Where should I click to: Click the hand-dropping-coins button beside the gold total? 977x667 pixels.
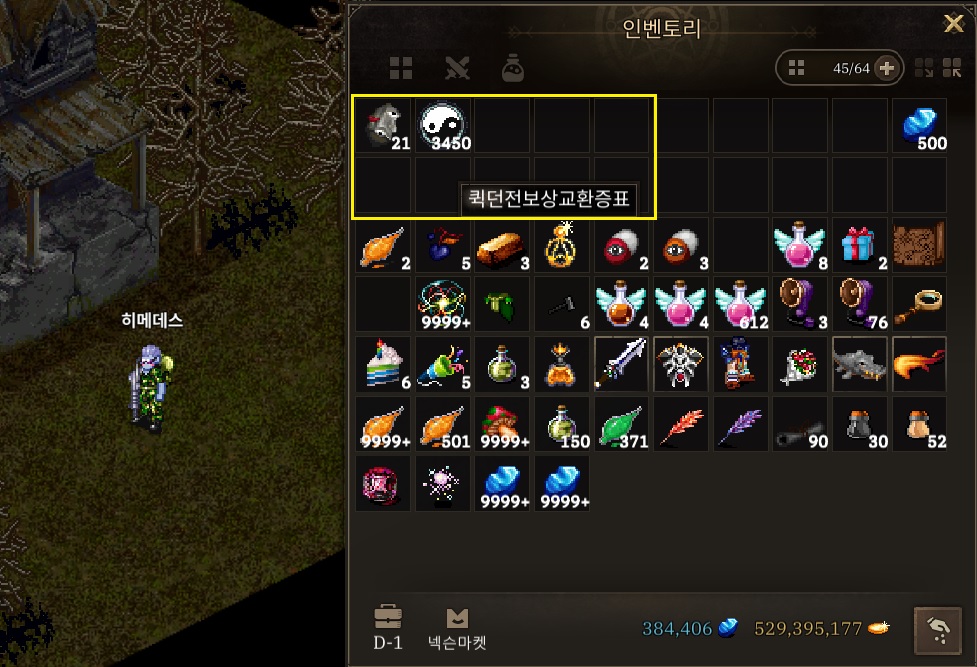(939, 628)
